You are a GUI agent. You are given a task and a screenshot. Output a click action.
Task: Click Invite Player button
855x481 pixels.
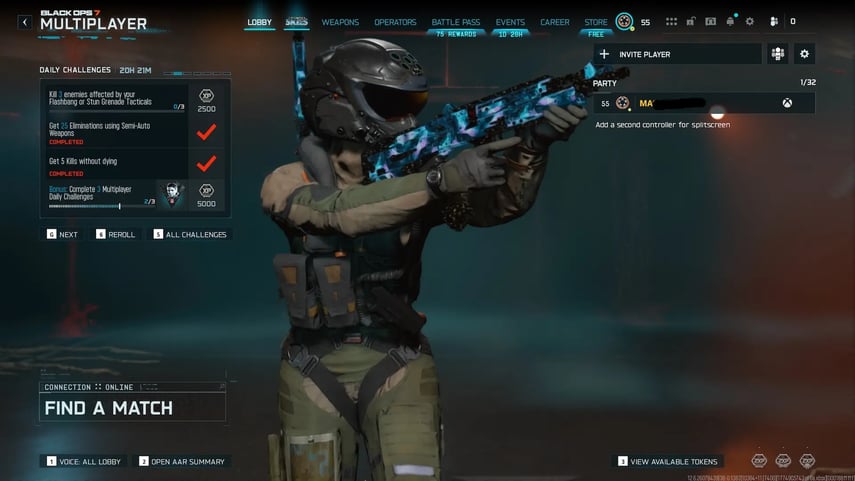point(677,54)
